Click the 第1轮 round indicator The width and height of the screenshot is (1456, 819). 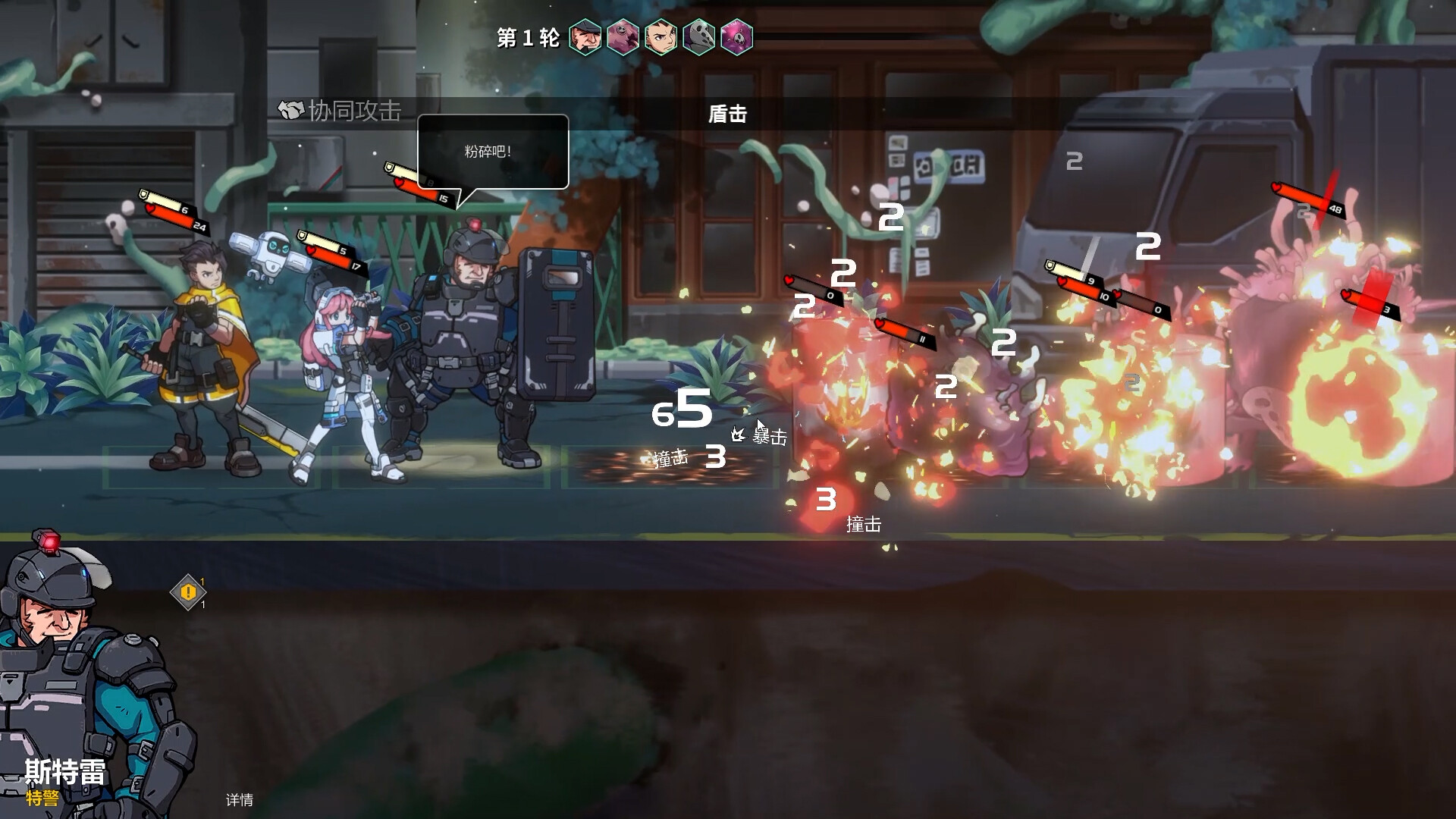[526, 36]
